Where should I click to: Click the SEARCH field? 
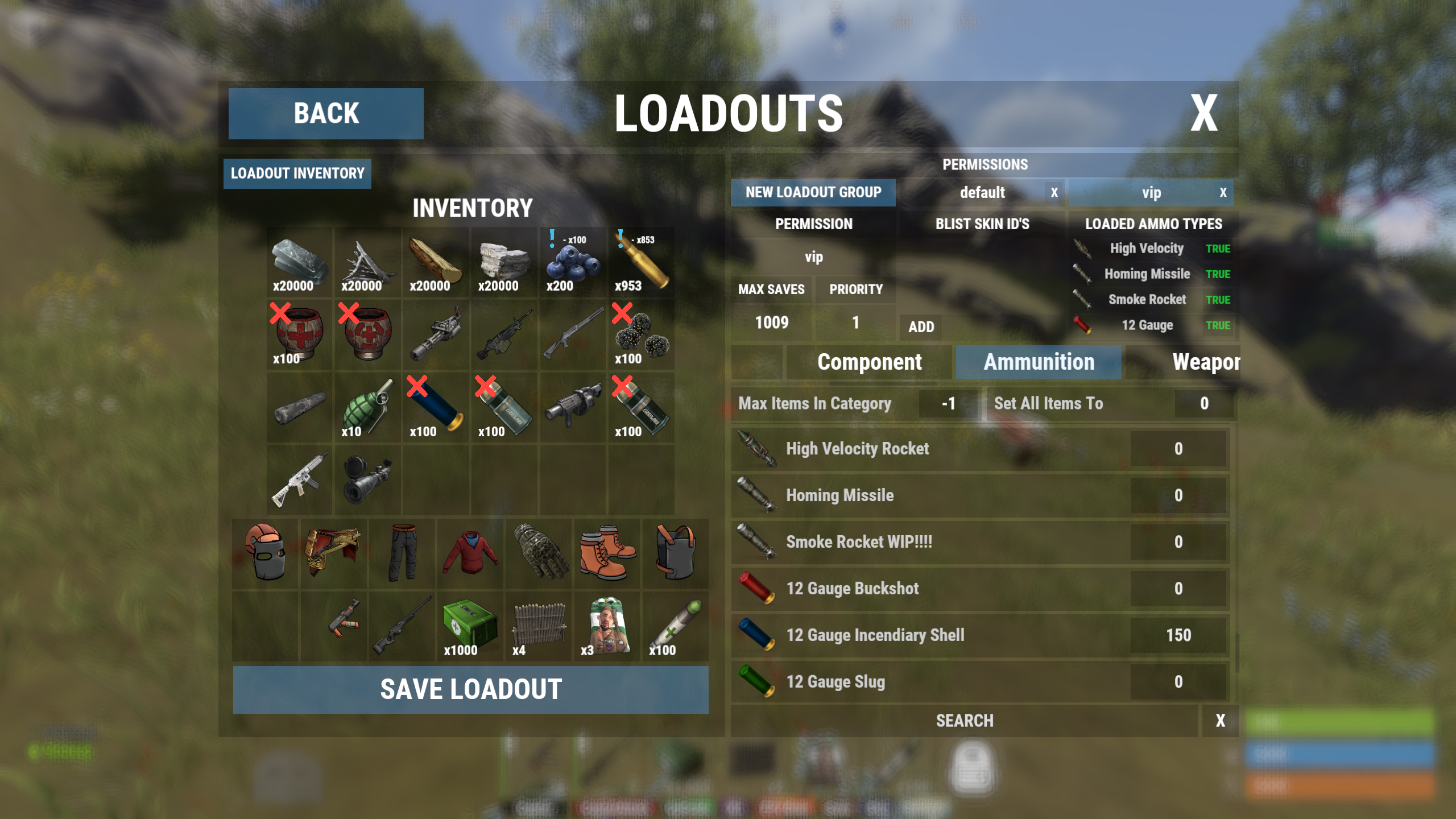tap(965, 721)
